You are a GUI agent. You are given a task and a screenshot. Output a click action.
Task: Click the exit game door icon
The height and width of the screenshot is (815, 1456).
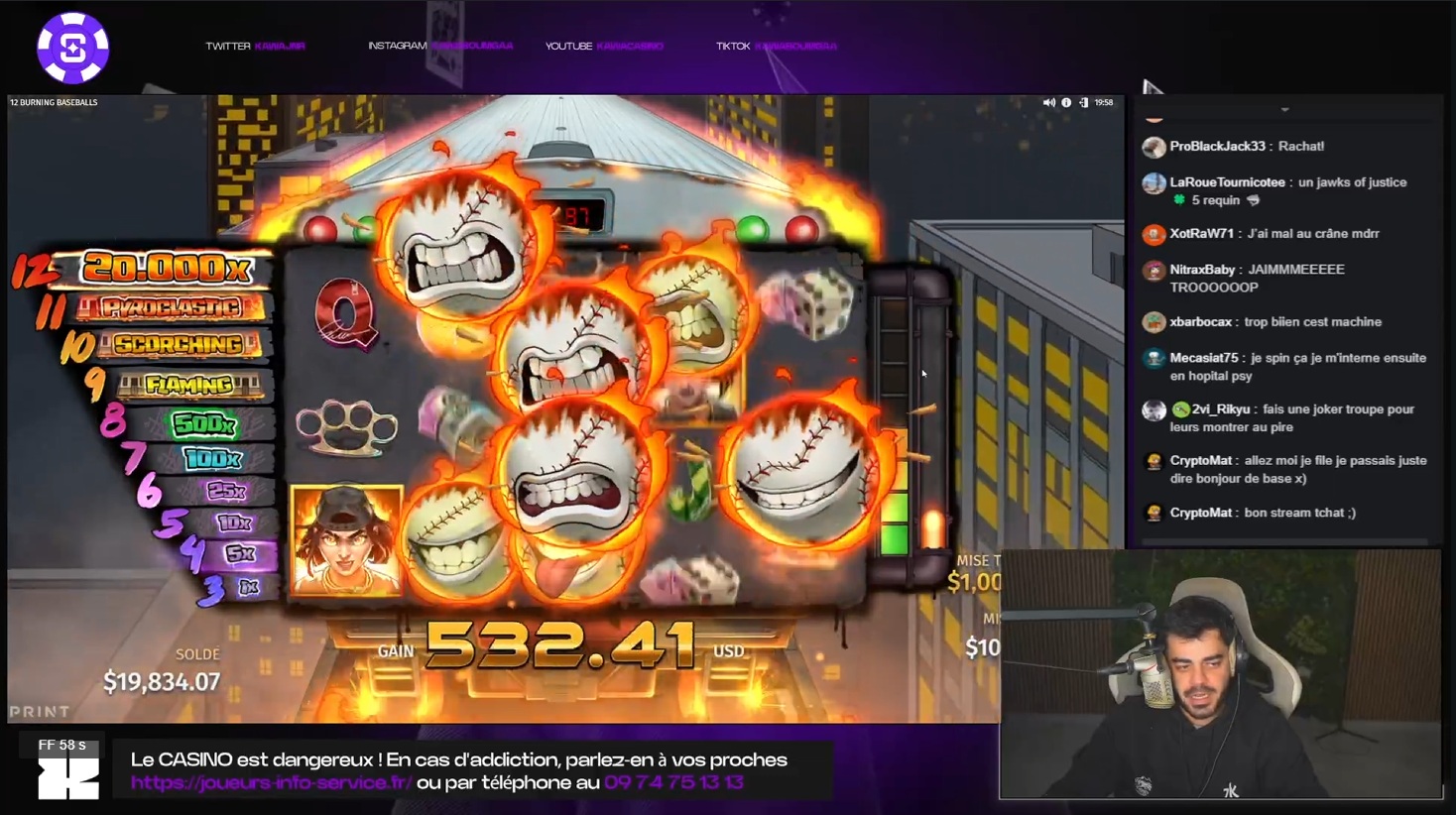coord(1083,102)
